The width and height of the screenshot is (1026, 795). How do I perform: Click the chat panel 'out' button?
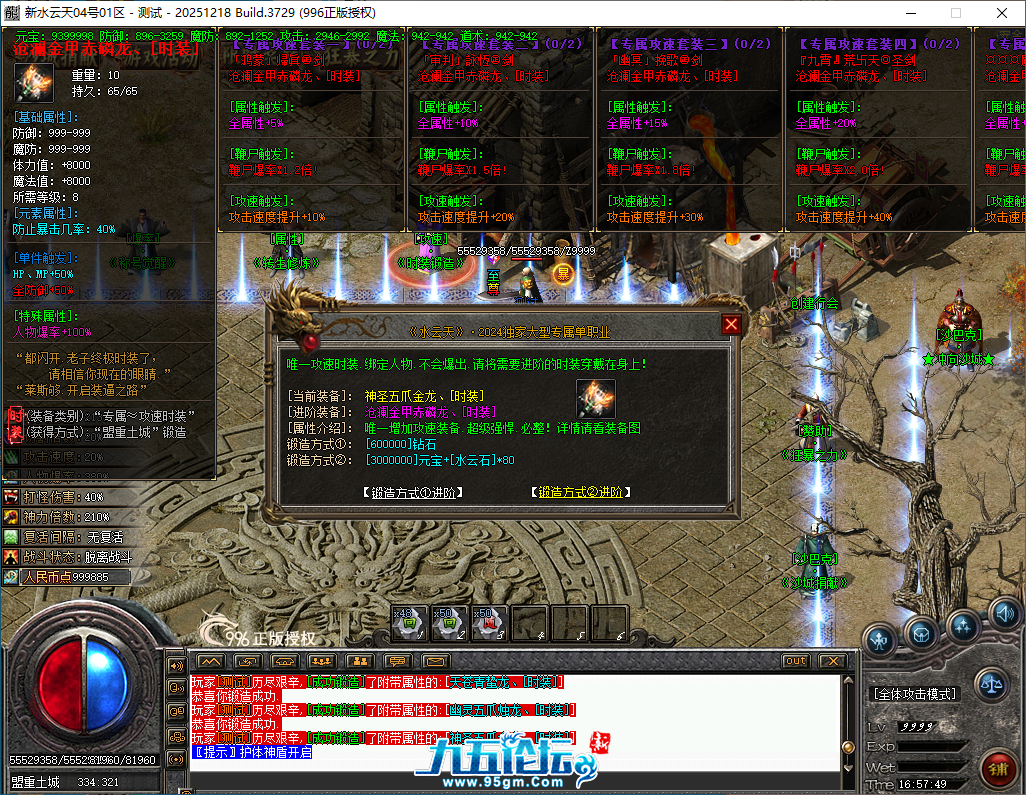(x=796, y=661)
